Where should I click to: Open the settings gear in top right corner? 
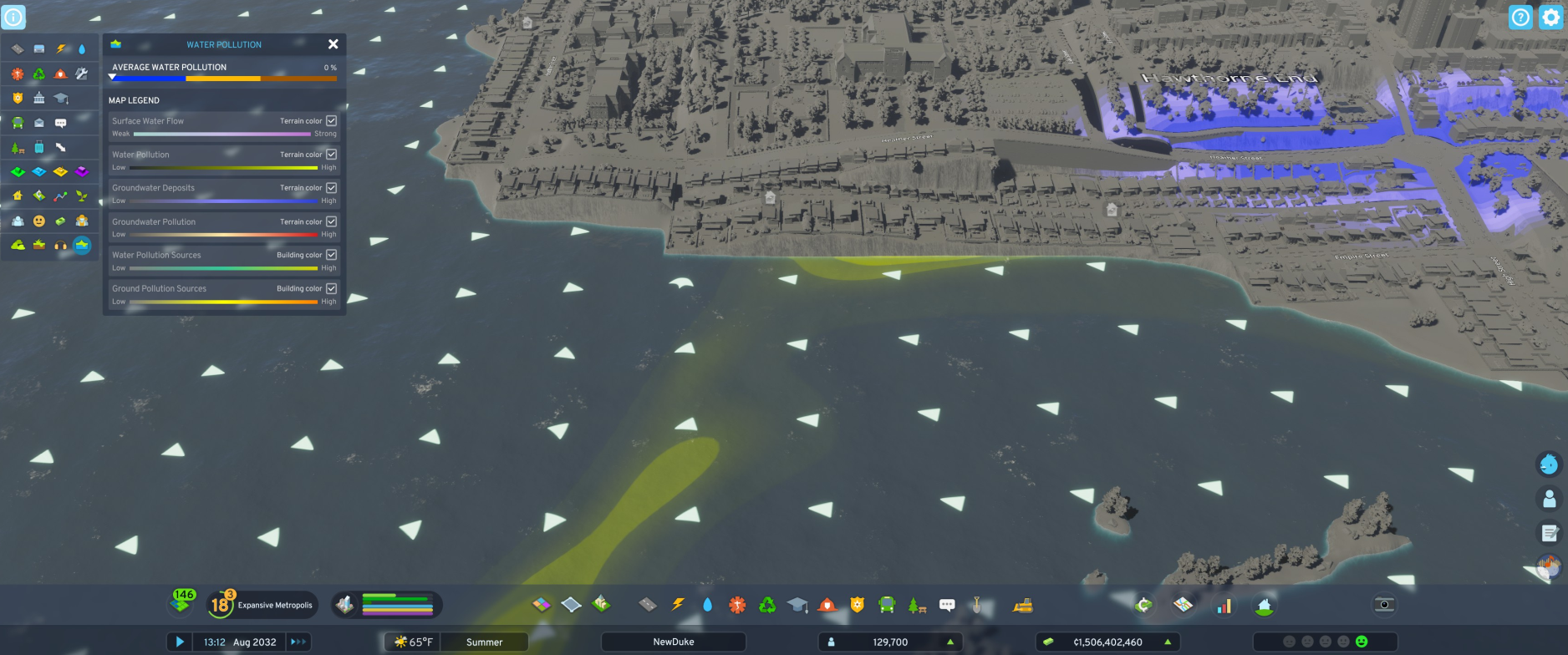point(1552,17)
